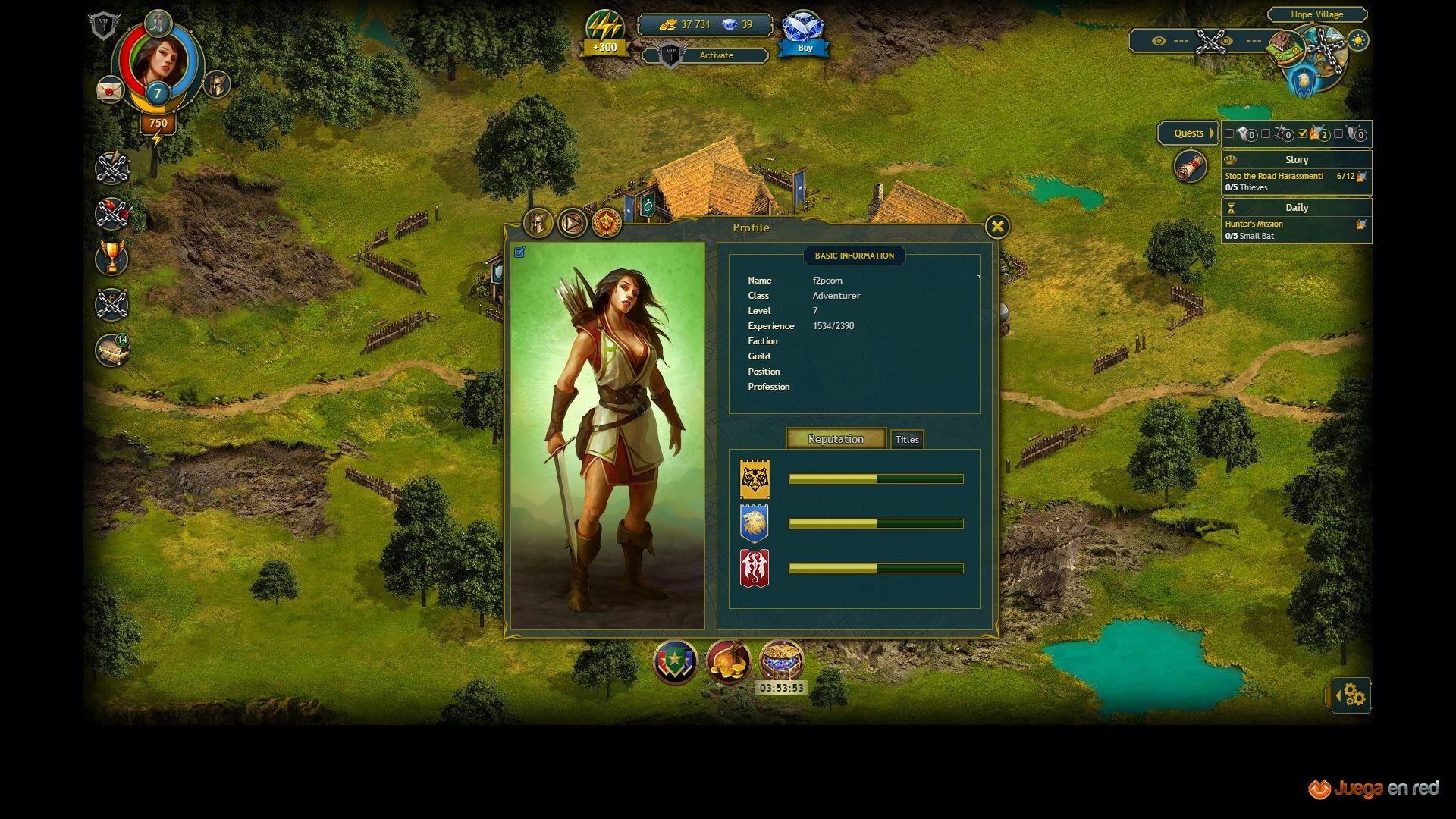Open the play-arrow tab on the Profile window
The width and height of the screenshot is (1456, 819).
coord(573,224)
